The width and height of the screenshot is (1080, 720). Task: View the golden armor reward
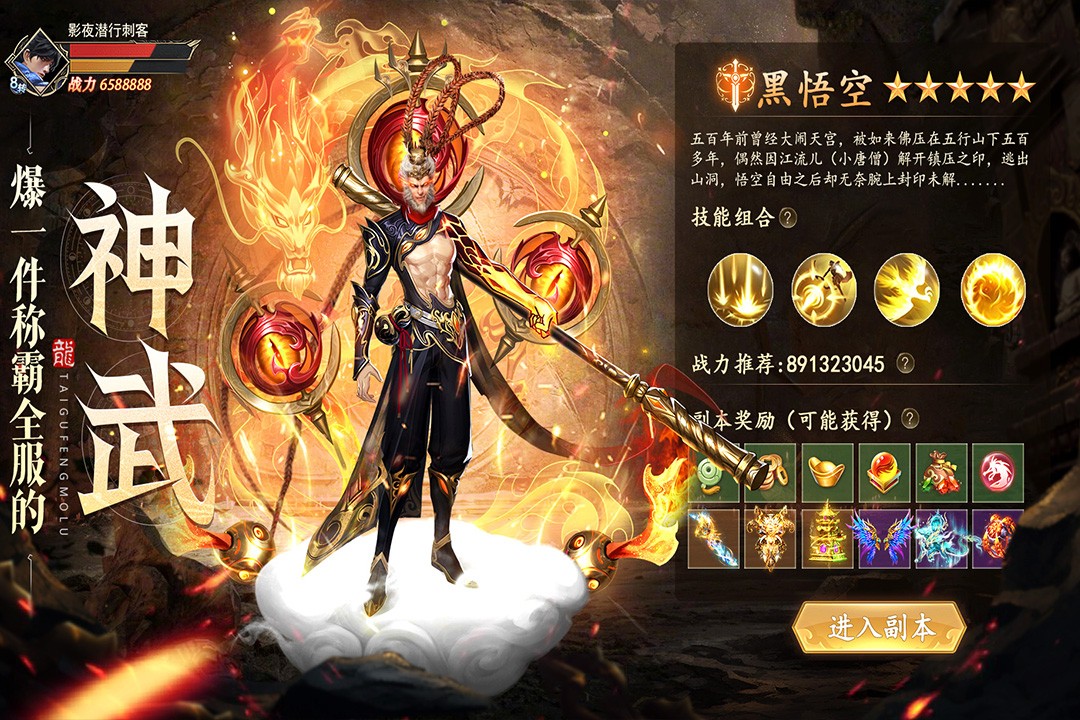[x=769, y=539]
